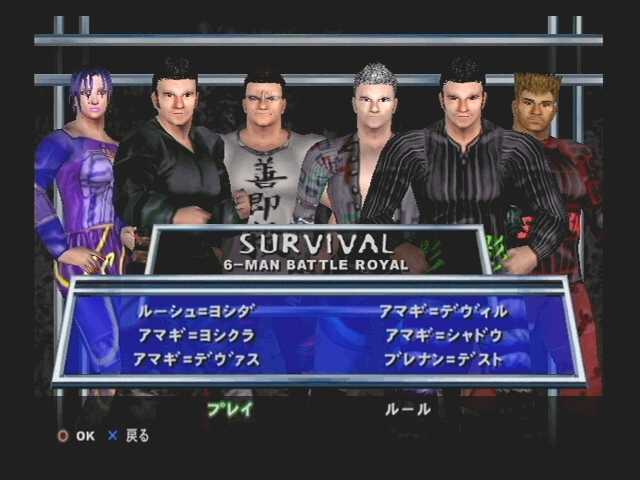The width and height of the screenshot is (640, 480).
Task: Choose entrant ルーシュ=ヨシダ in the list
Action: 195,311
